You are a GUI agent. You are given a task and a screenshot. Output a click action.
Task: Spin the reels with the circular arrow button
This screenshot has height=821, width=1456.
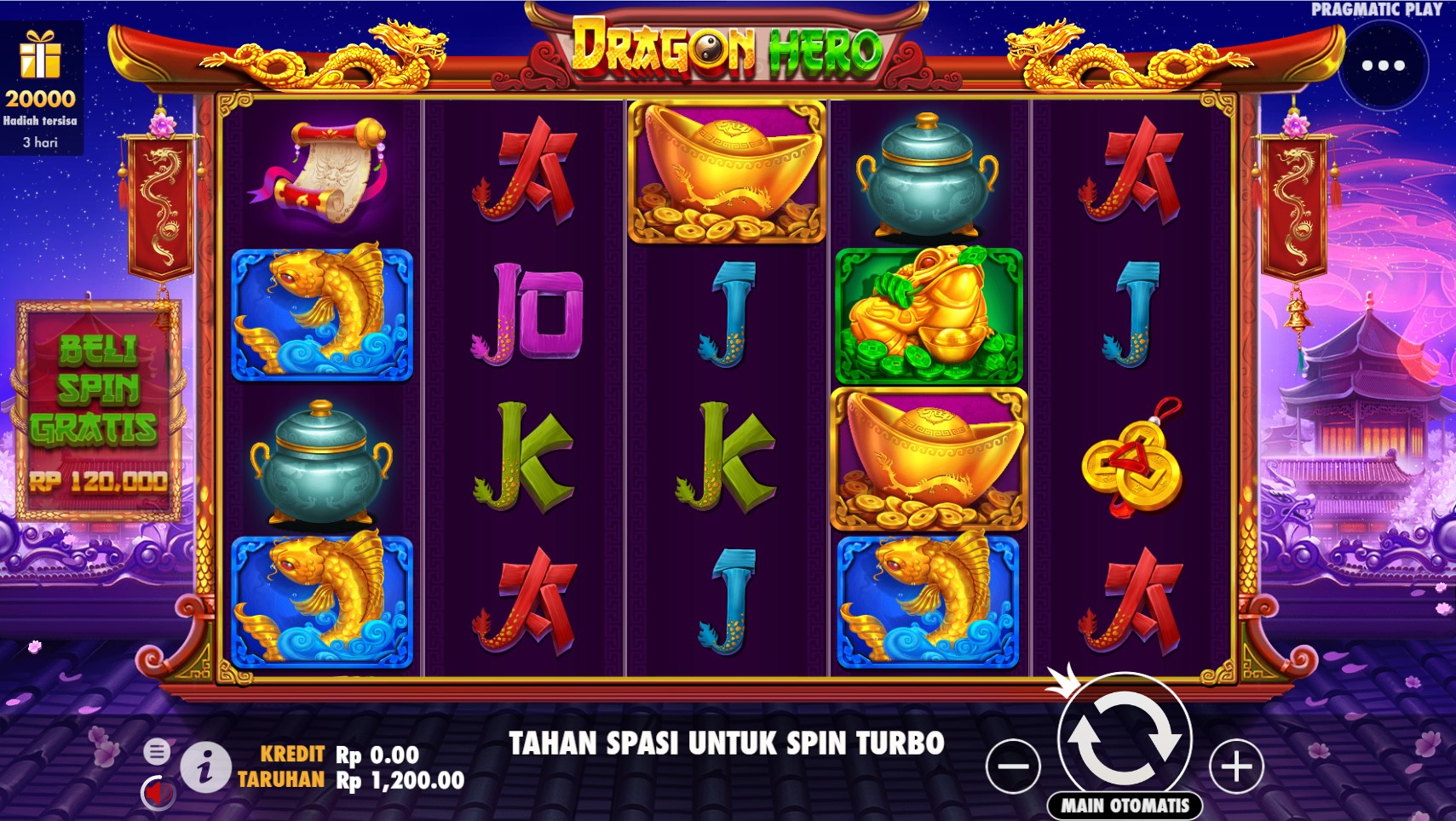1124,737
